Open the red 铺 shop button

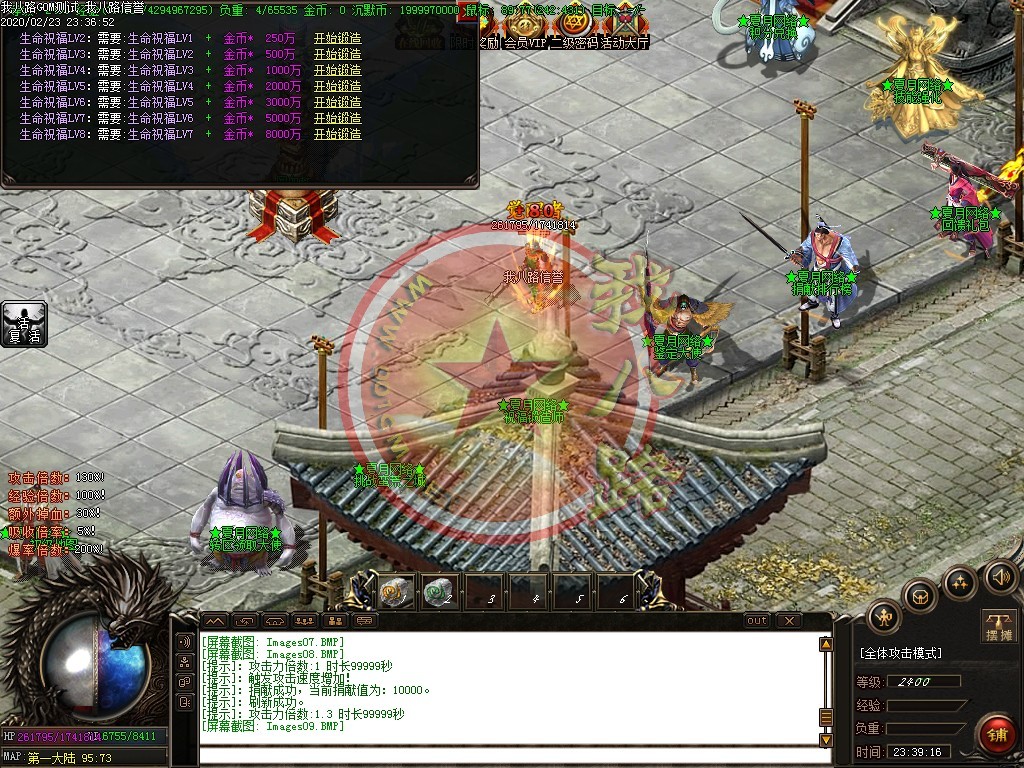pyautogui.click(x=996, y=734)
